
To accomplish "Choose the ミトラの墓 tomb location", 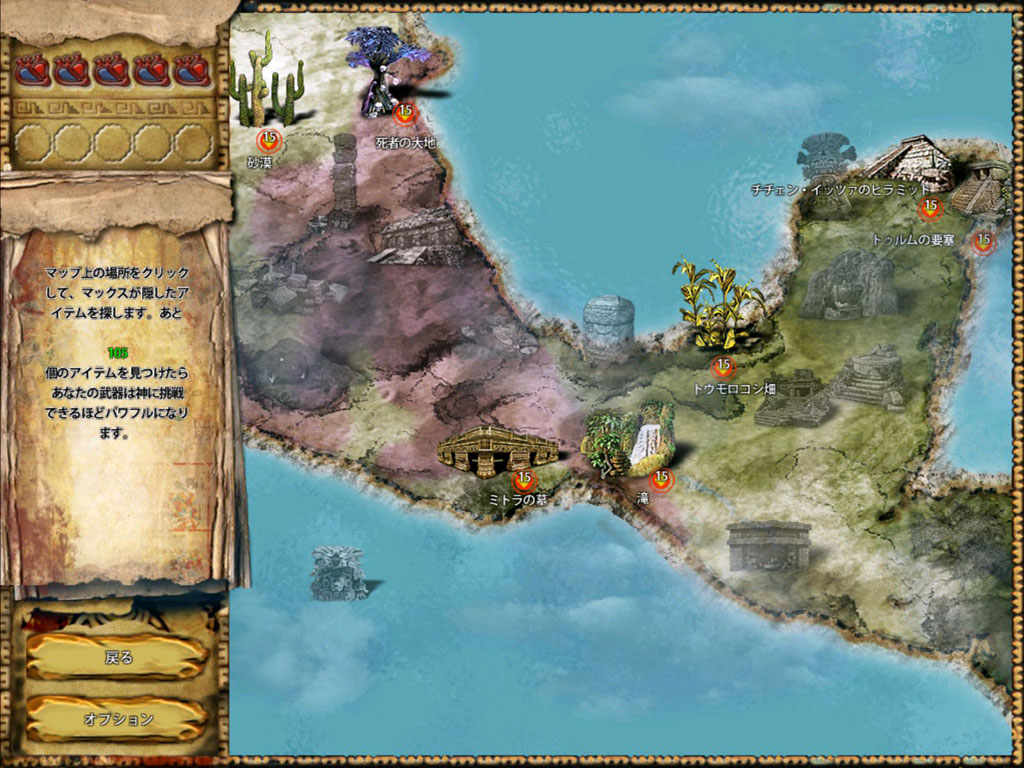I will 523,479.
